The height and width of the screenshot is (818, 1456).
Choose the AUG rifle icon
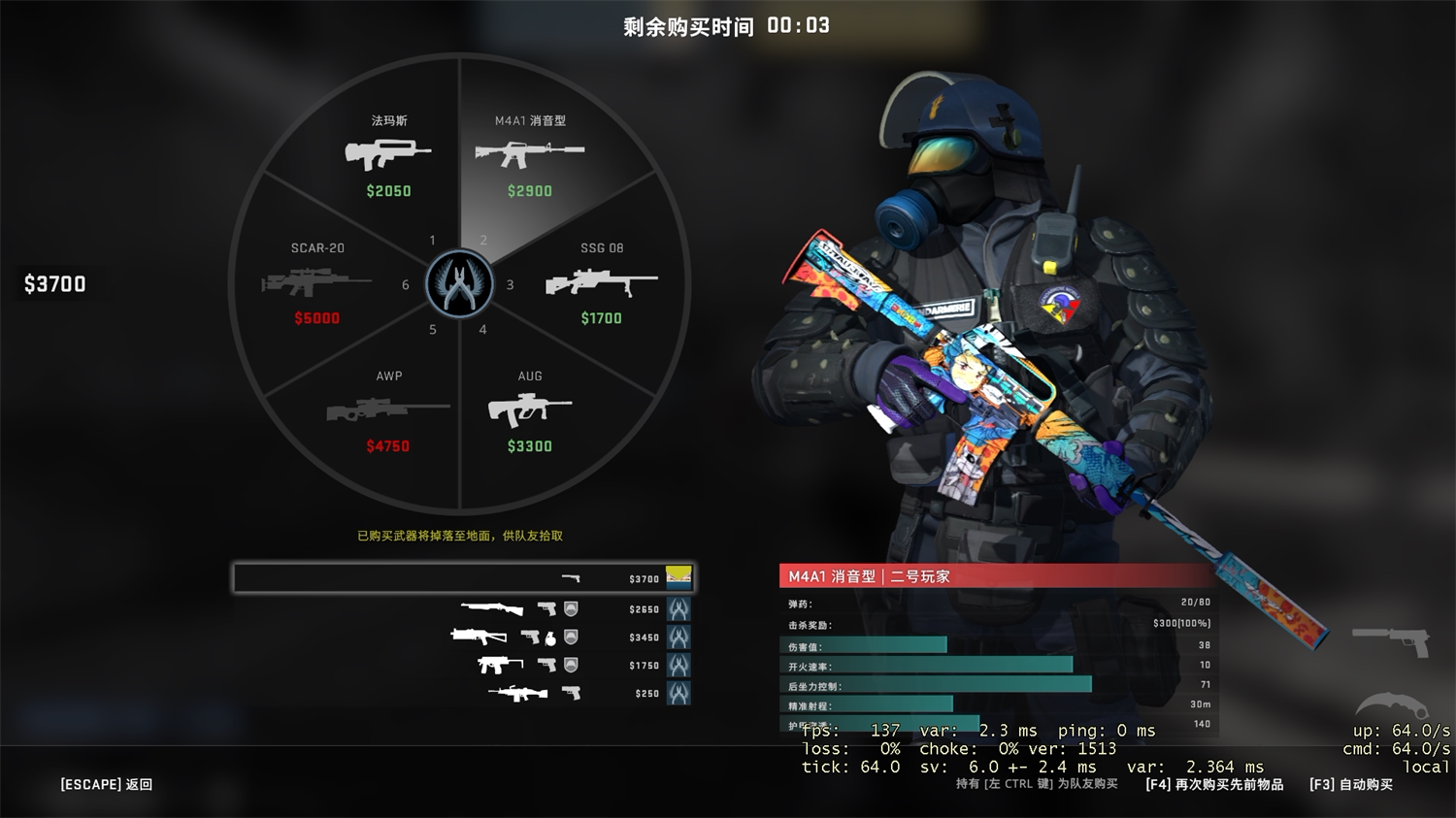tap(530, 410)
